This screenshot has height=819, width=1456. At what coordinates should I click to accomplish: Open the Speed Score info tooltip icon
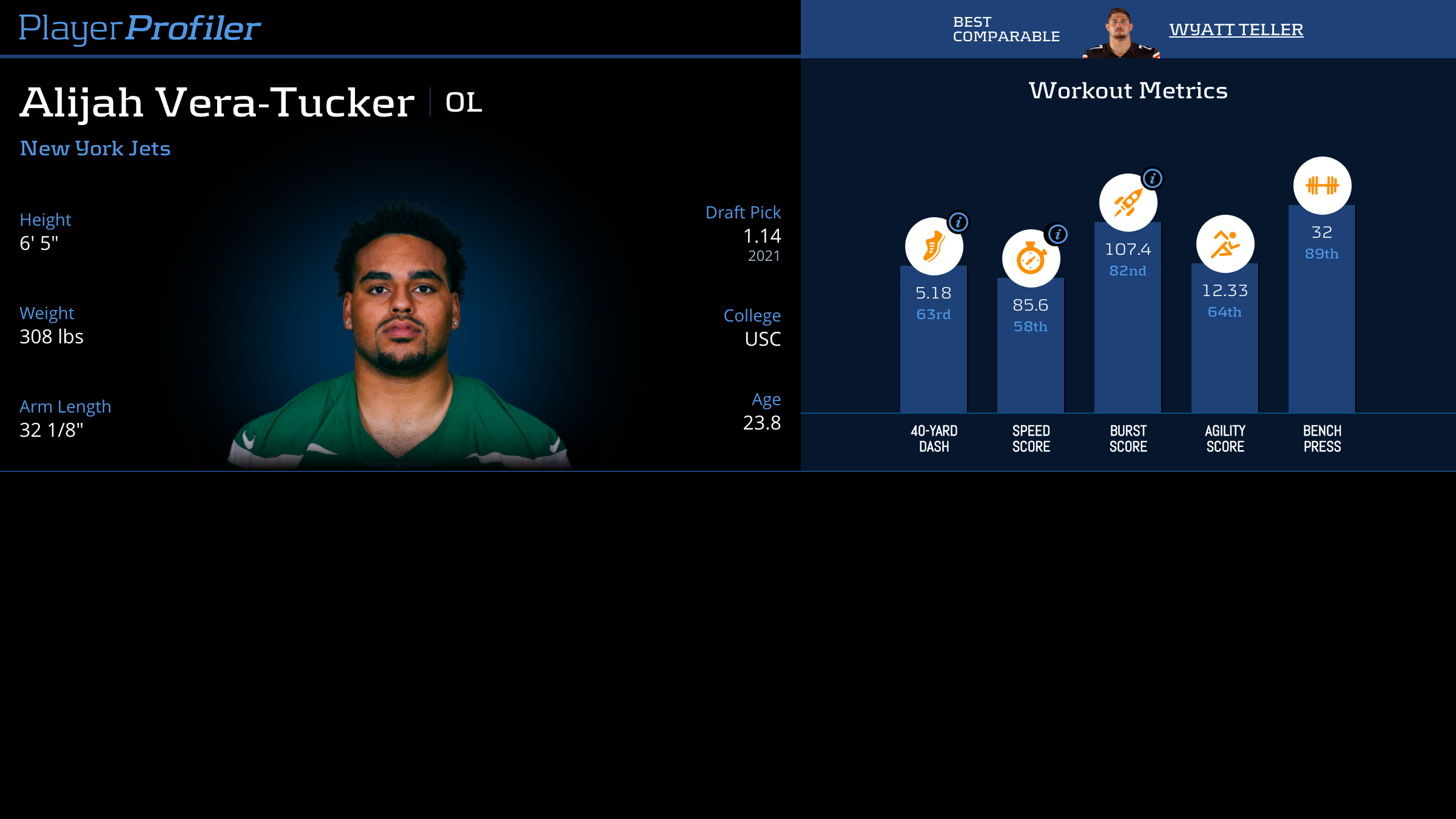point(1057,234)
